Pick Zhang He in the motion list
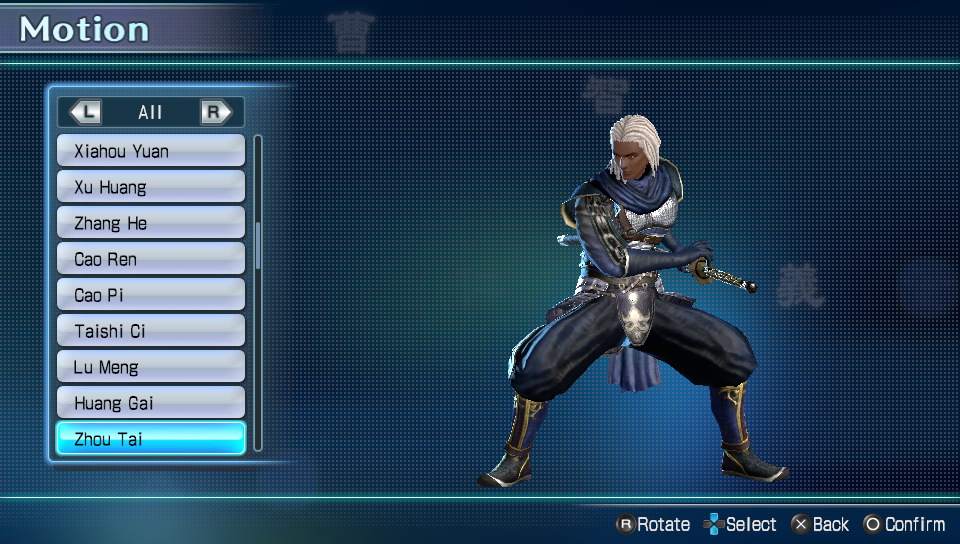Screen dimensions: 960x544 coord(150,223)
